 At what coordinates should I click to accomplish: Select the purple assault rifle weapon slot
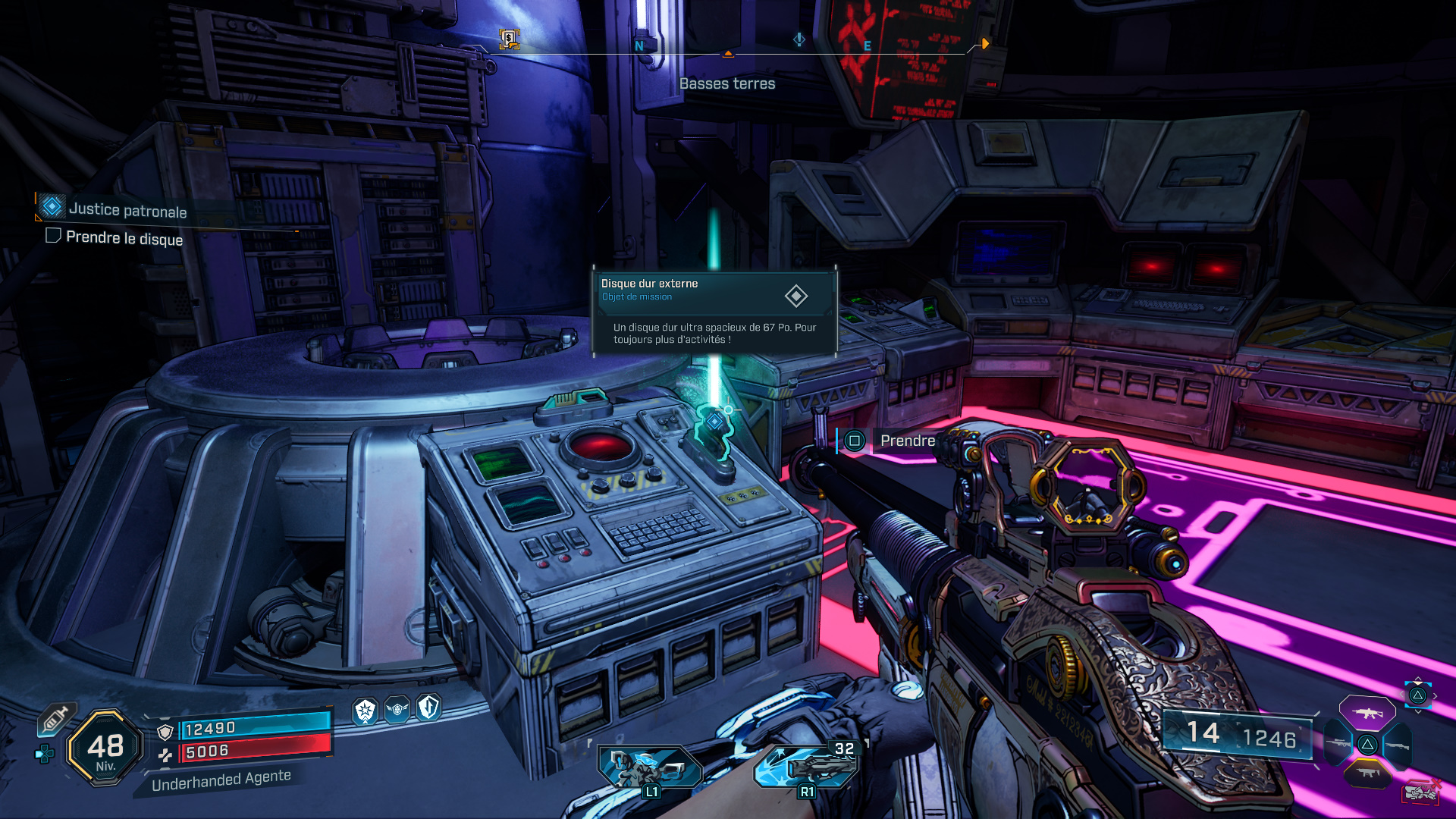click(x=1367, y=713)
